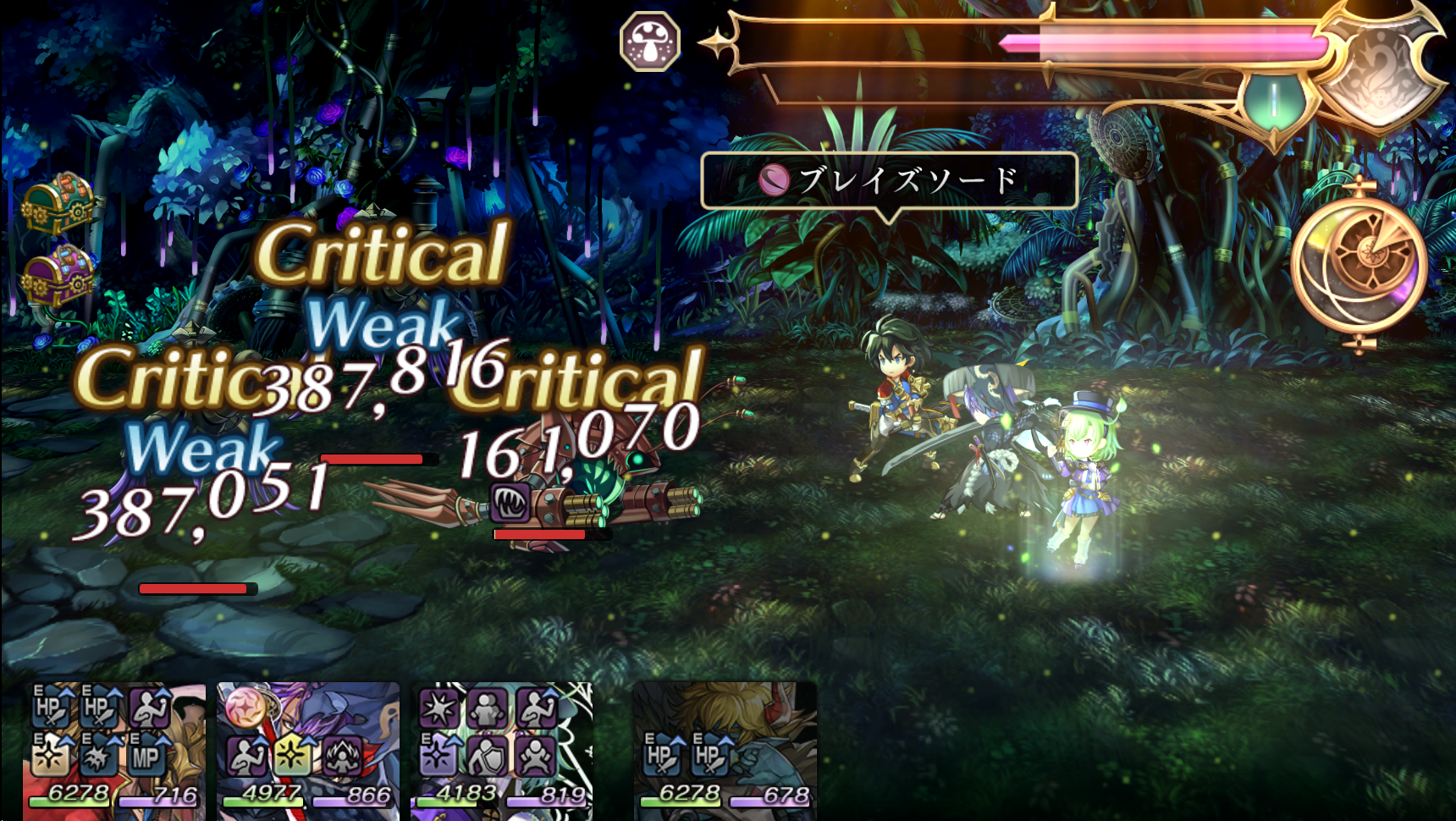Inspect the fang debuff icon on the enemy
This screenshot has height=821, width=1456.
tap(510, 503)
